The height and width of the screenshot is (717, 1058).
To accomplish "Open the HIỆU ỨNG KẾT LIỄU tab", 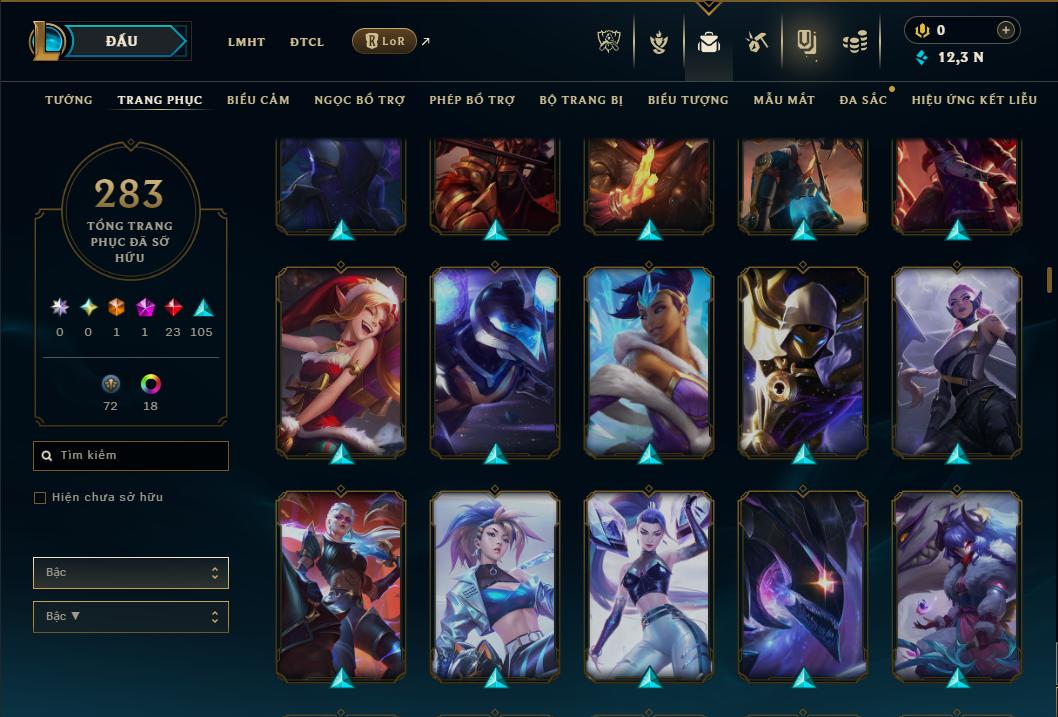I will [975, 100].
